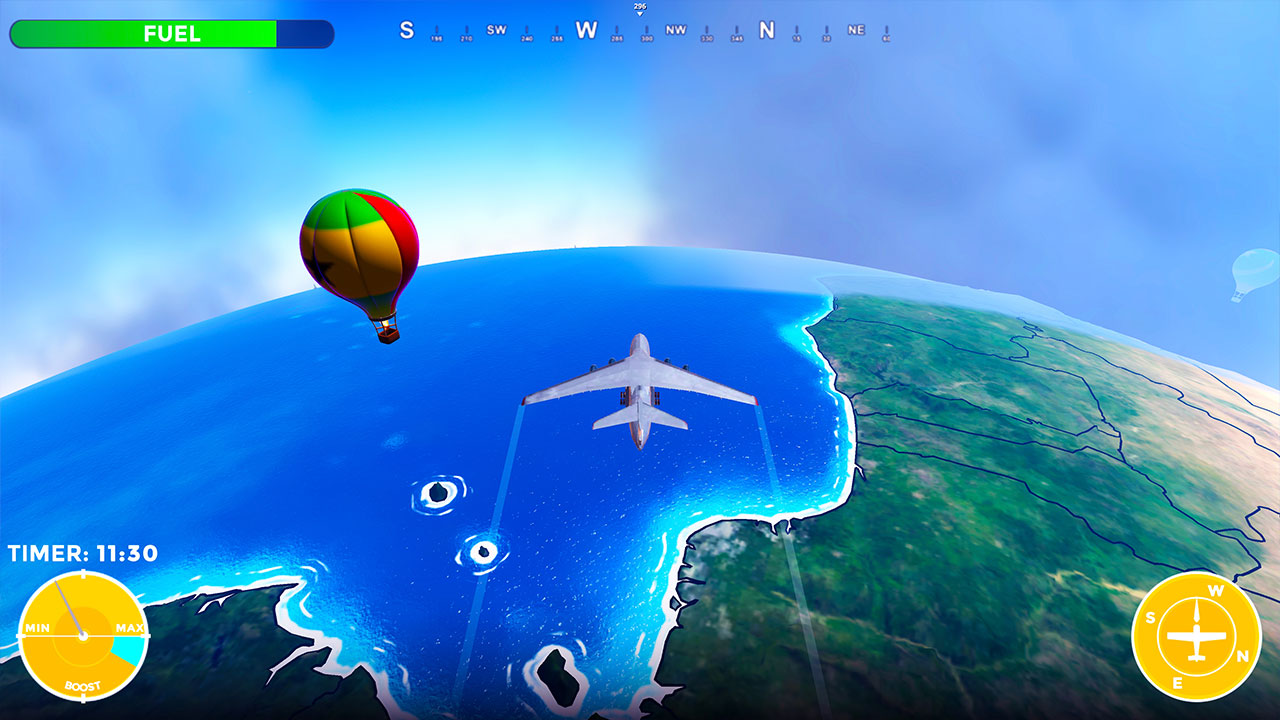Click the MIN marker on the boost gauge
Screen dimensions: 1280x720
37,628
